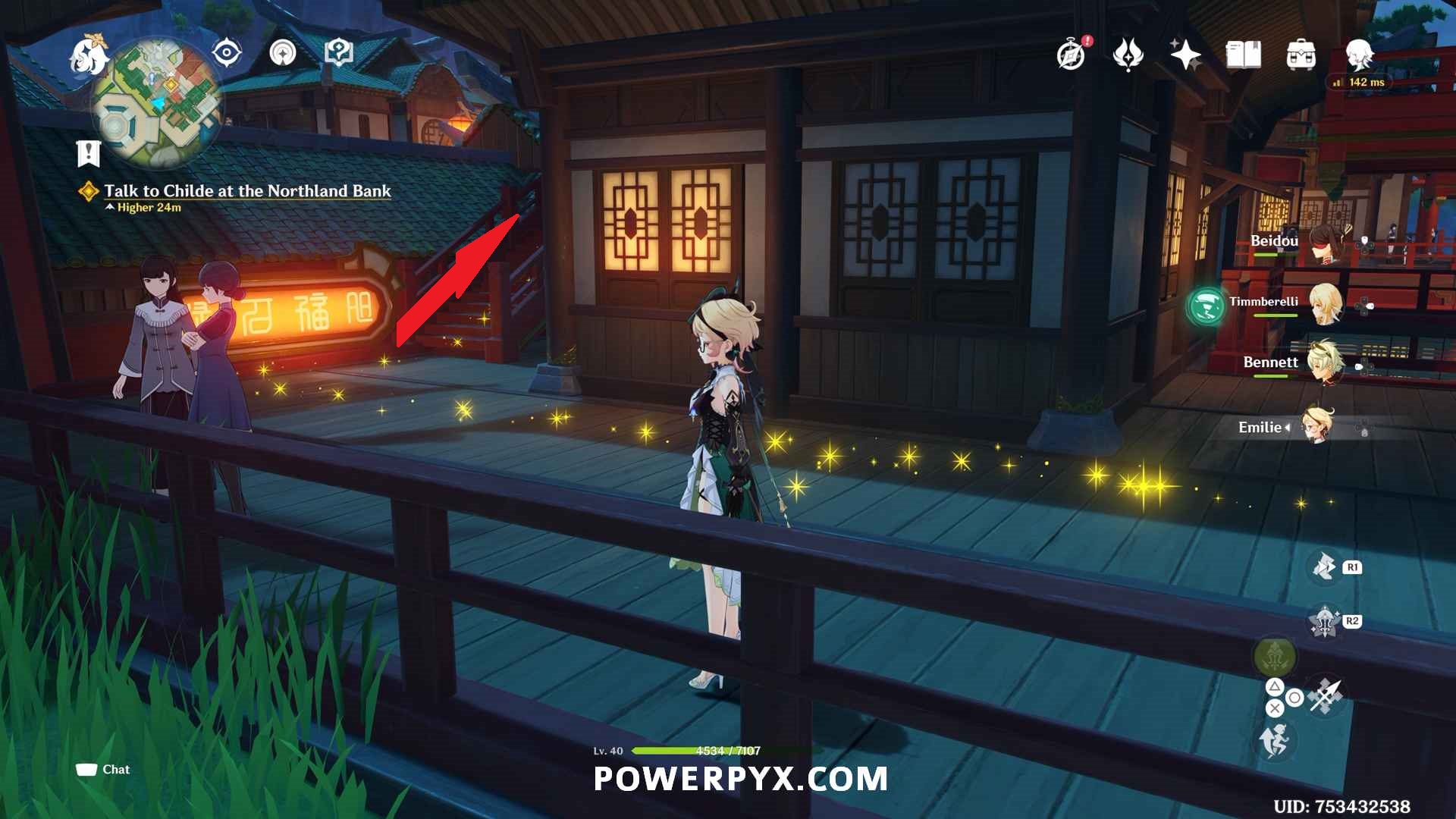Open the compass icon with red notification
Screen dimensions: 1456x819
coord(1072,55)
